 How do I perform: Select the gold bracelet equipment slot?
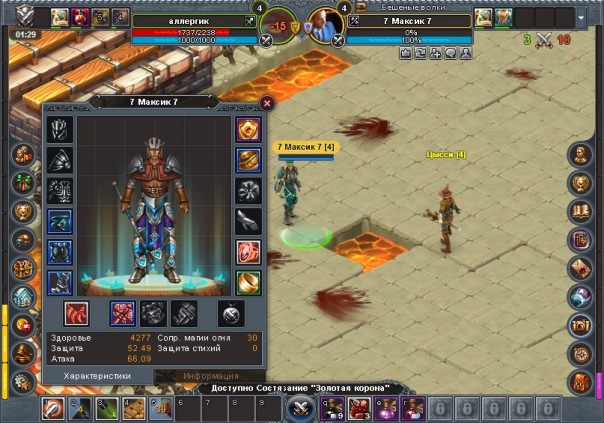248,160
